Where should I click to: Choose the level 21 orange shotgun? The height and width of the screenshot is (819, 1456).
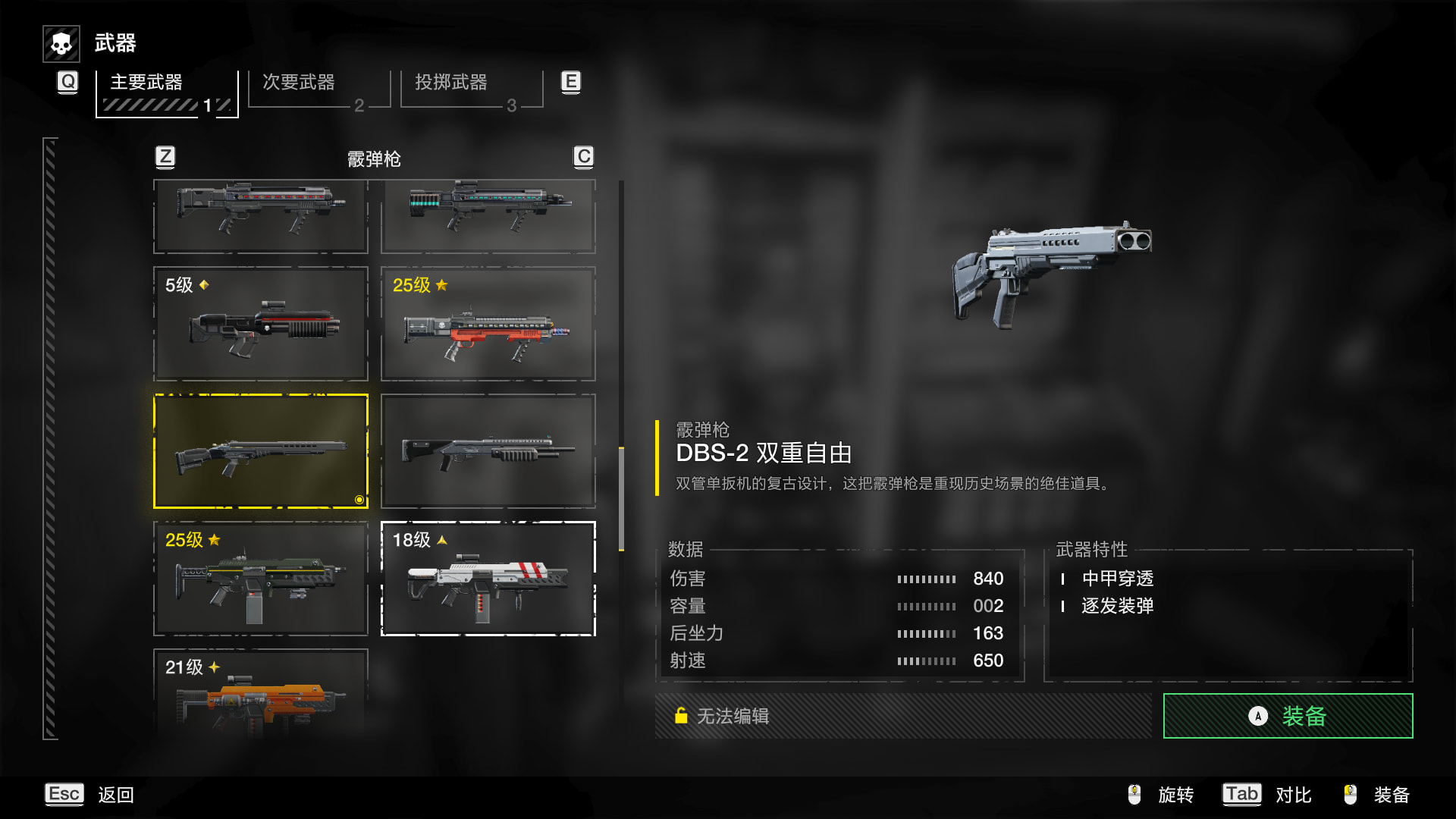click(261, 694)
